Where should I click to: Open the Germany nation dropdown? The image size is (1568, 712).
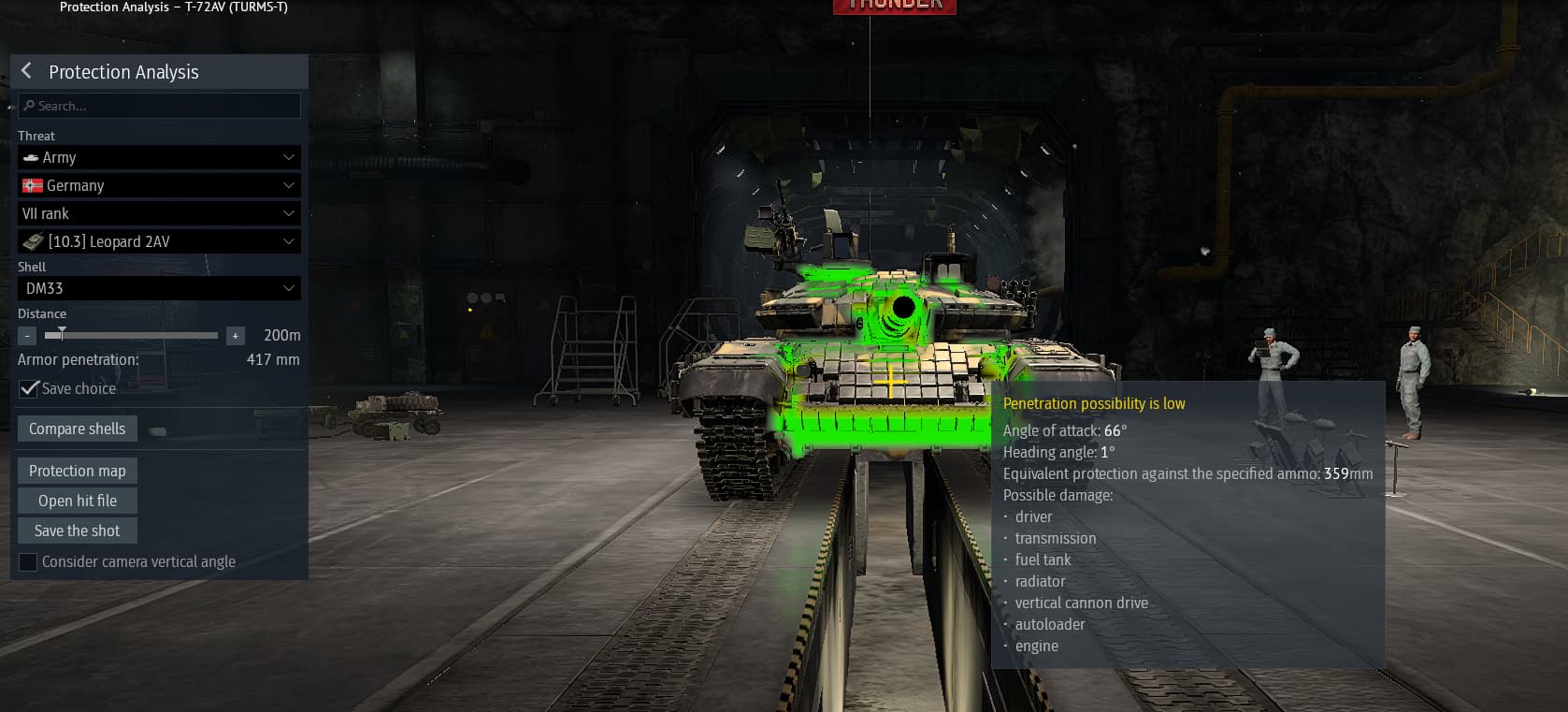click(x=159, y=185)
